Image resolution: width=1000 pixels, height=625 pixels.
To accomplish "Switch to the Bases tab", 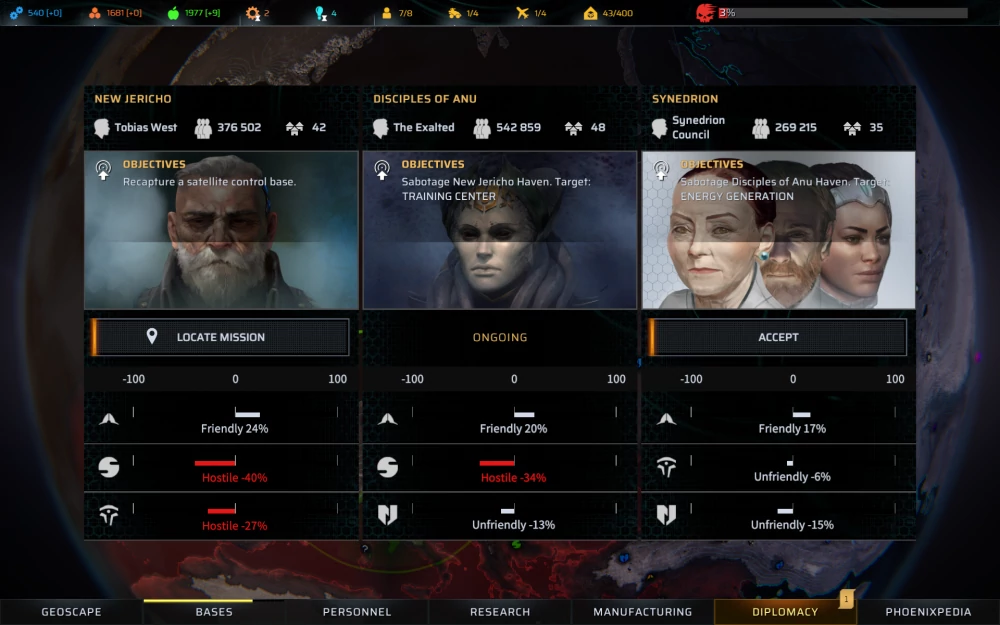I will (x=214, y=612).
